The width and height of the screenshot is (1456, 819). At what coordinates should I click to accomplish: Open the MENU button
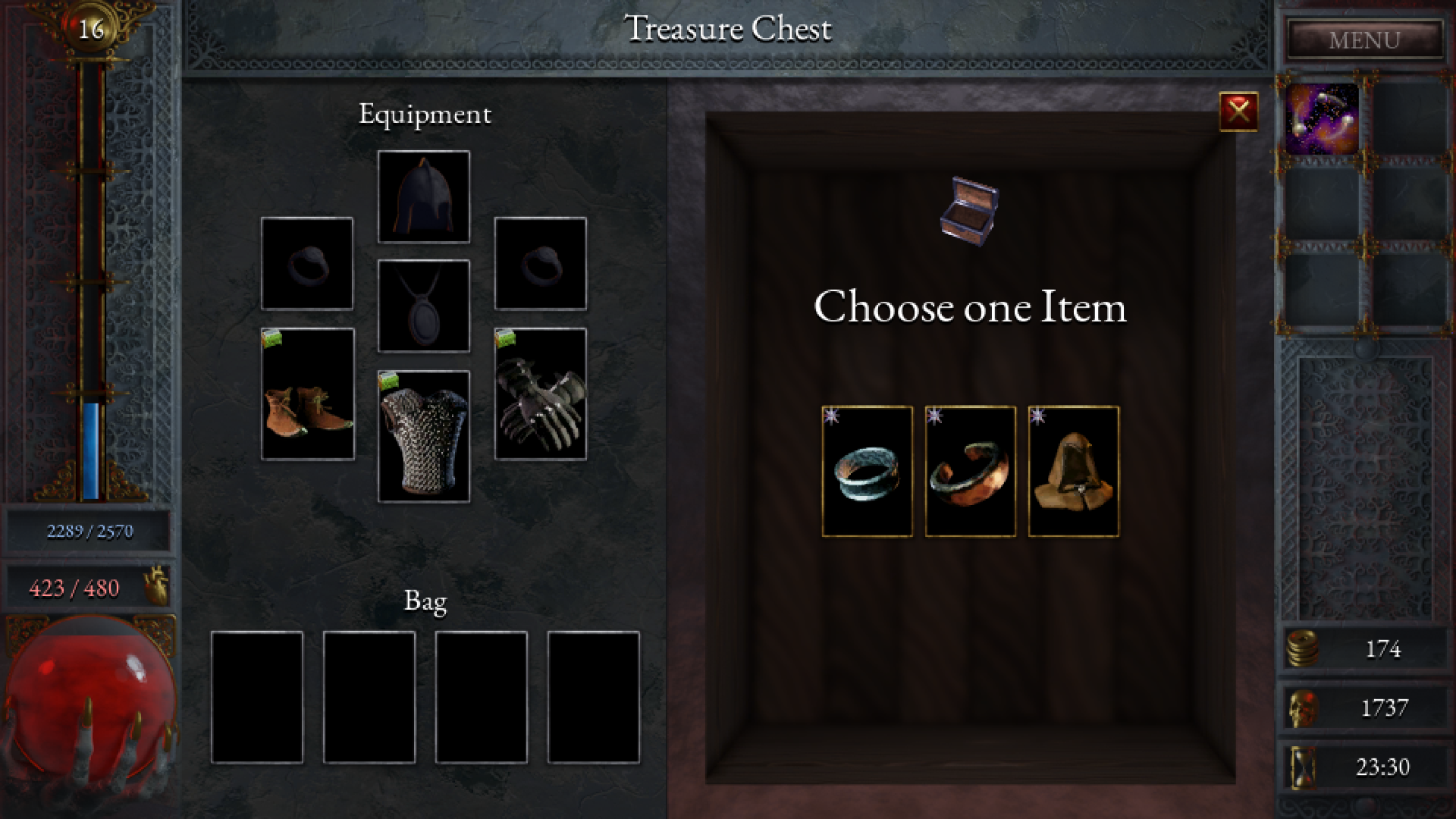(1364, 40)
